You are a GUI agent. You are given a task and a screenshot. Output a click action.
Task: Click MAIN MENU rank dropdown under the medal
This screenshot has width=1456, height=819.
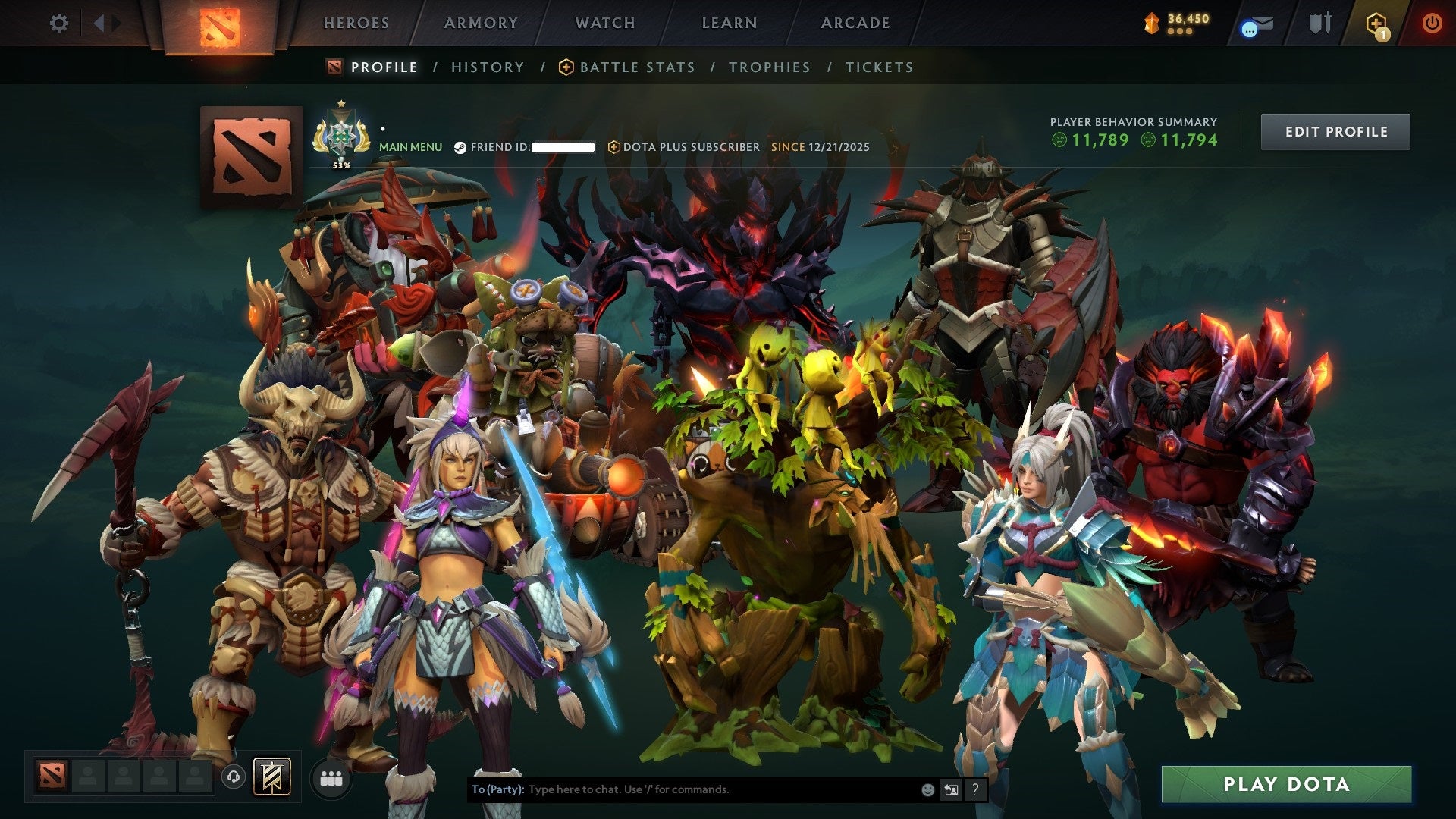(410, 146)
